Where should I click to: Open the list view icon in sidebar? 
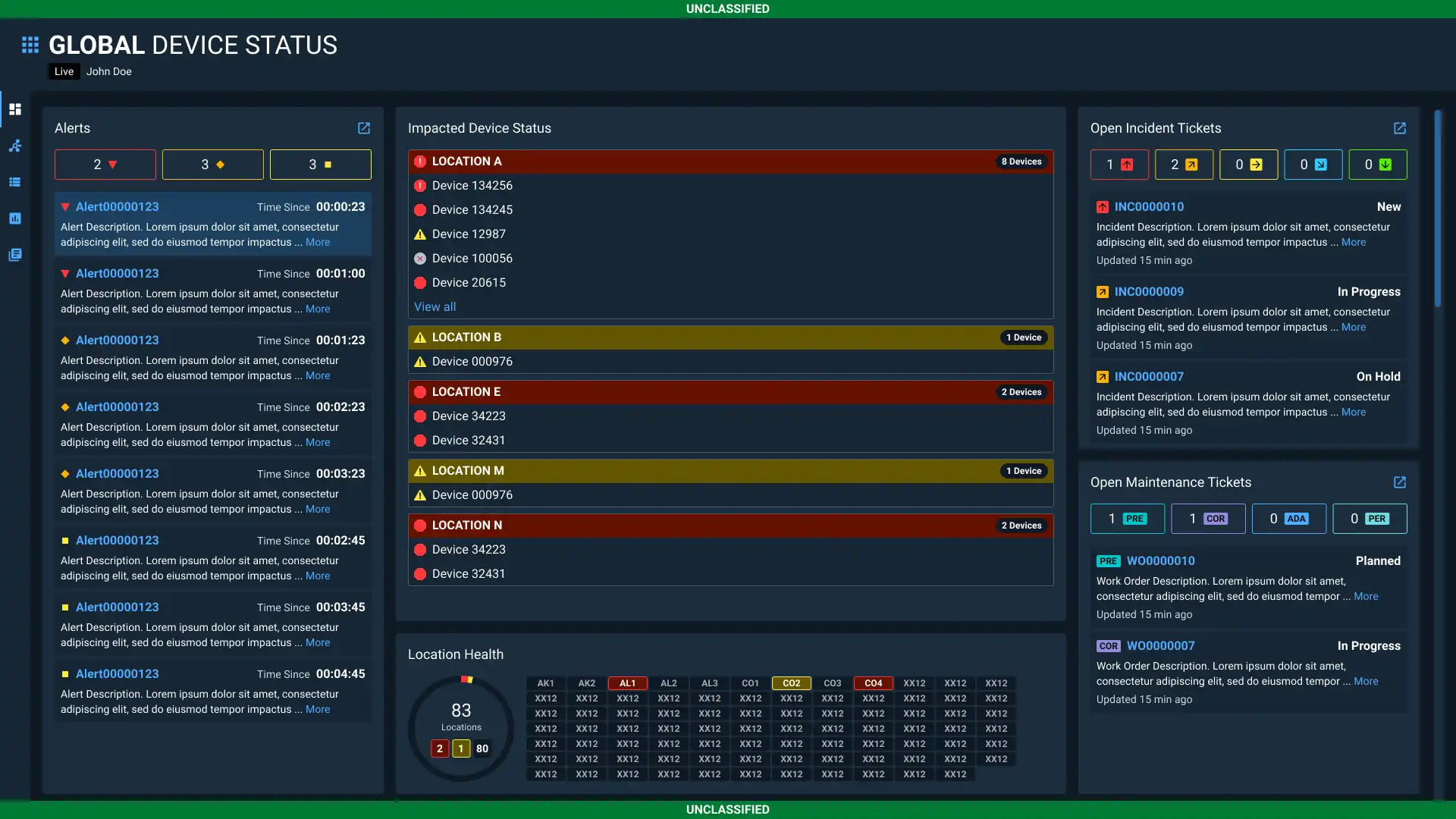tap(15, 182)
